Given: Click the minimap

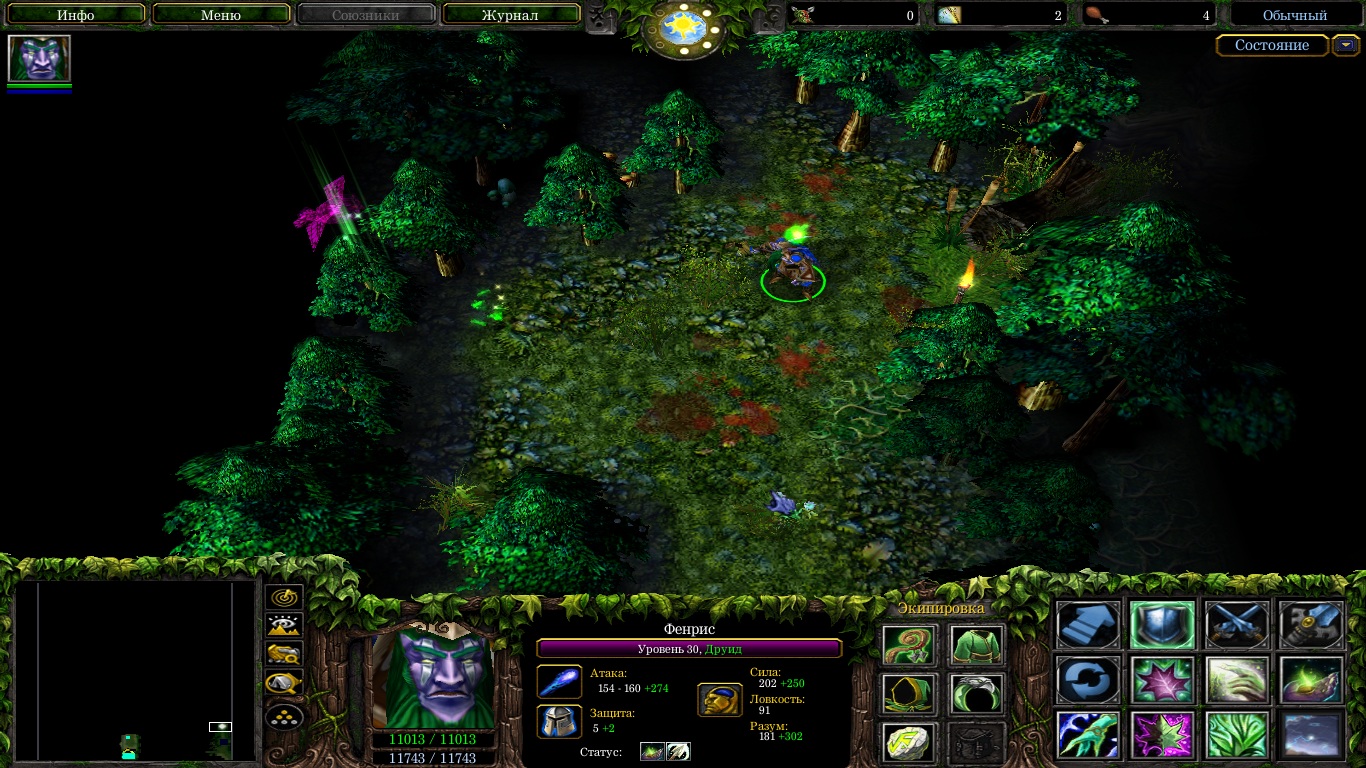Looking at the screenshot, I should tap(135, 670).
